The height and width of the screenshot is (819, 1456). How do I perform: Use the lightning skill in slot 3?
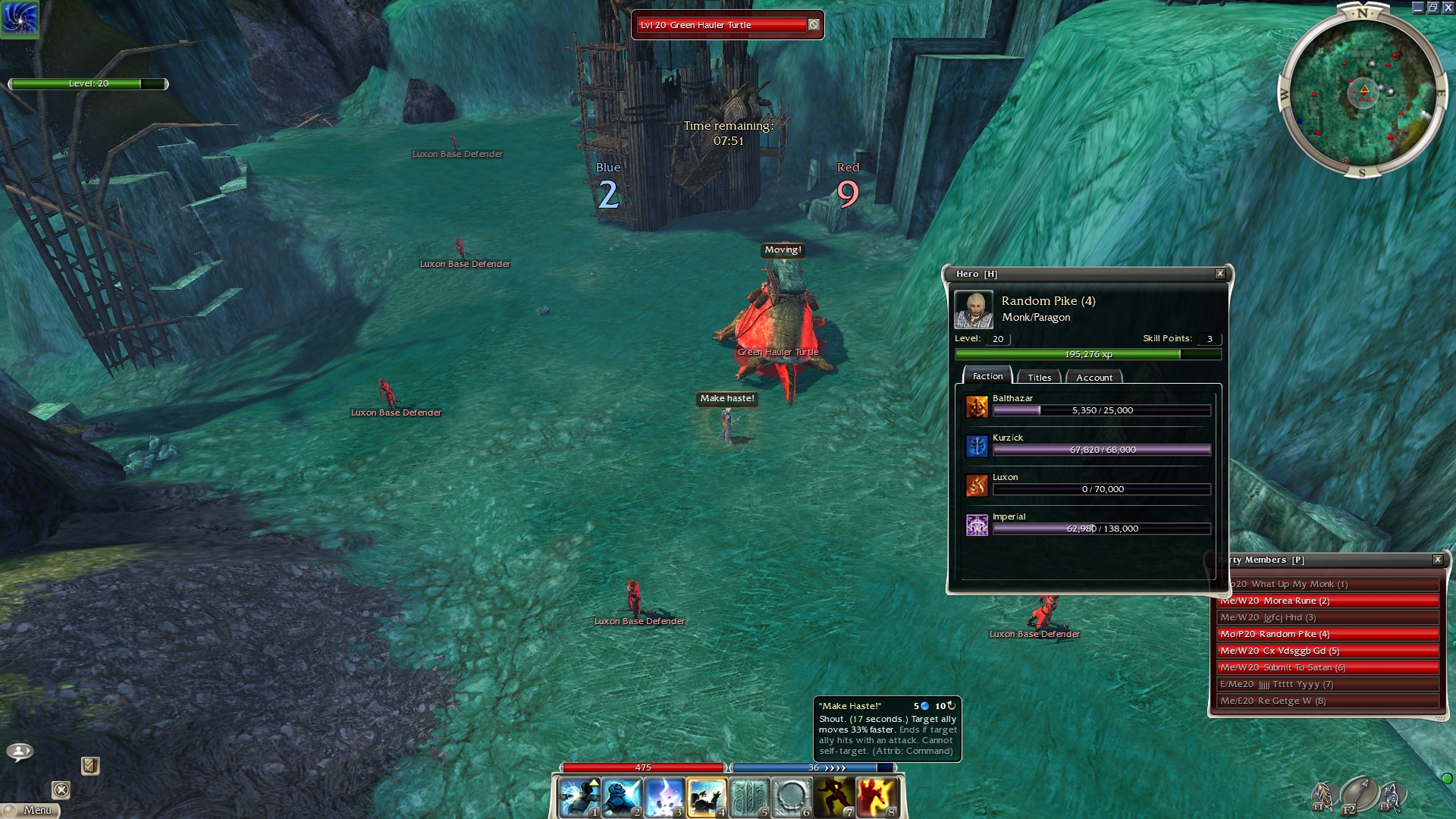664,797
